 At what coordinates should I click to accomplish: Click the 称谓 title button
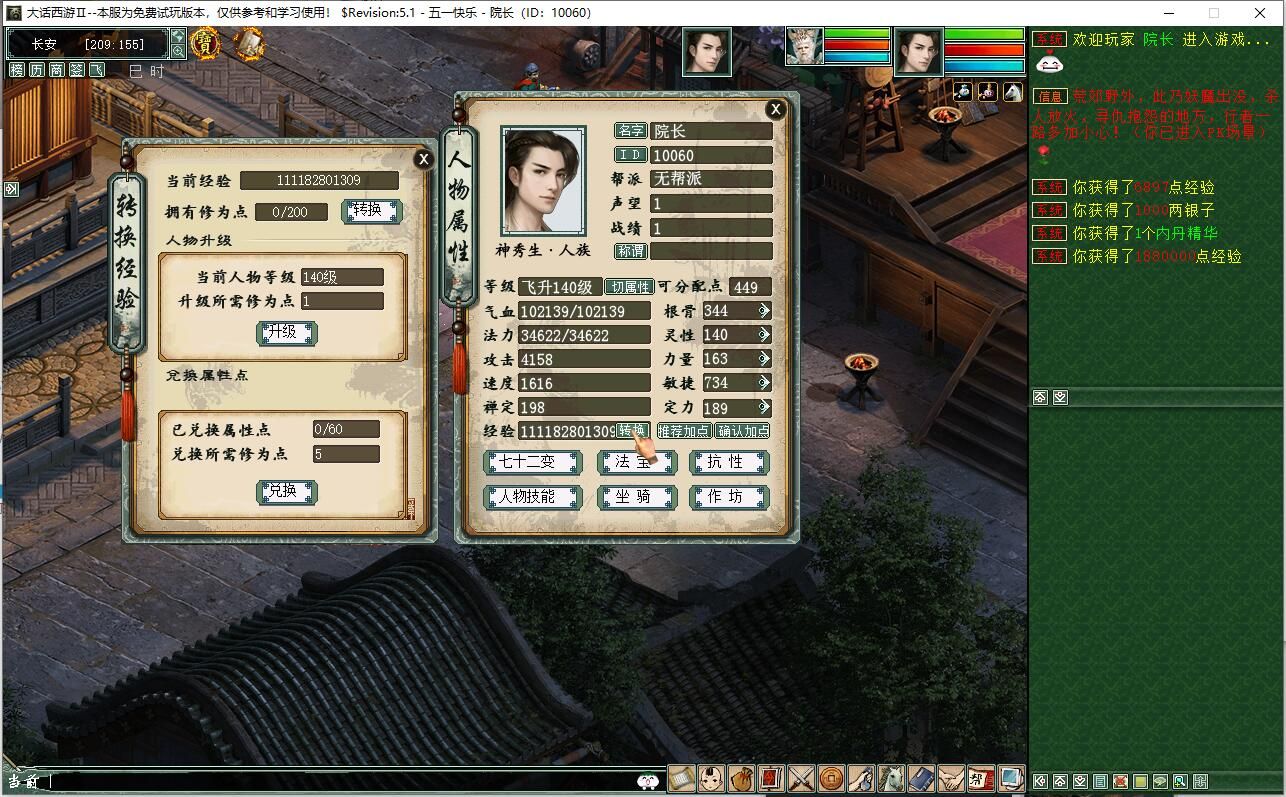[630, 251]
